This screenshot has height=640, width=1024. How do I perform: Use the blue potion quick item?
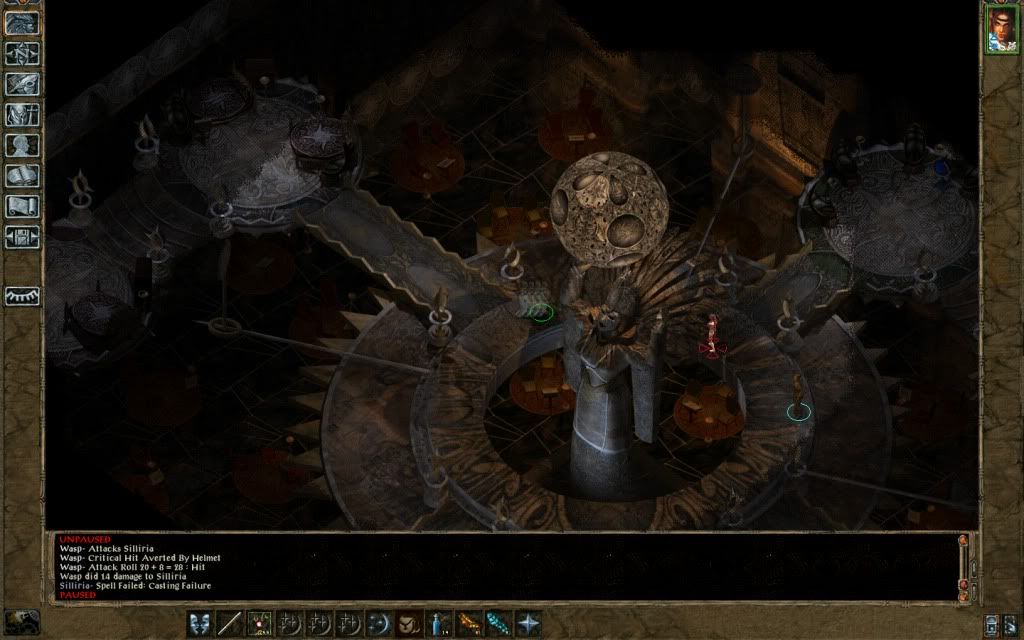[438, 622]
